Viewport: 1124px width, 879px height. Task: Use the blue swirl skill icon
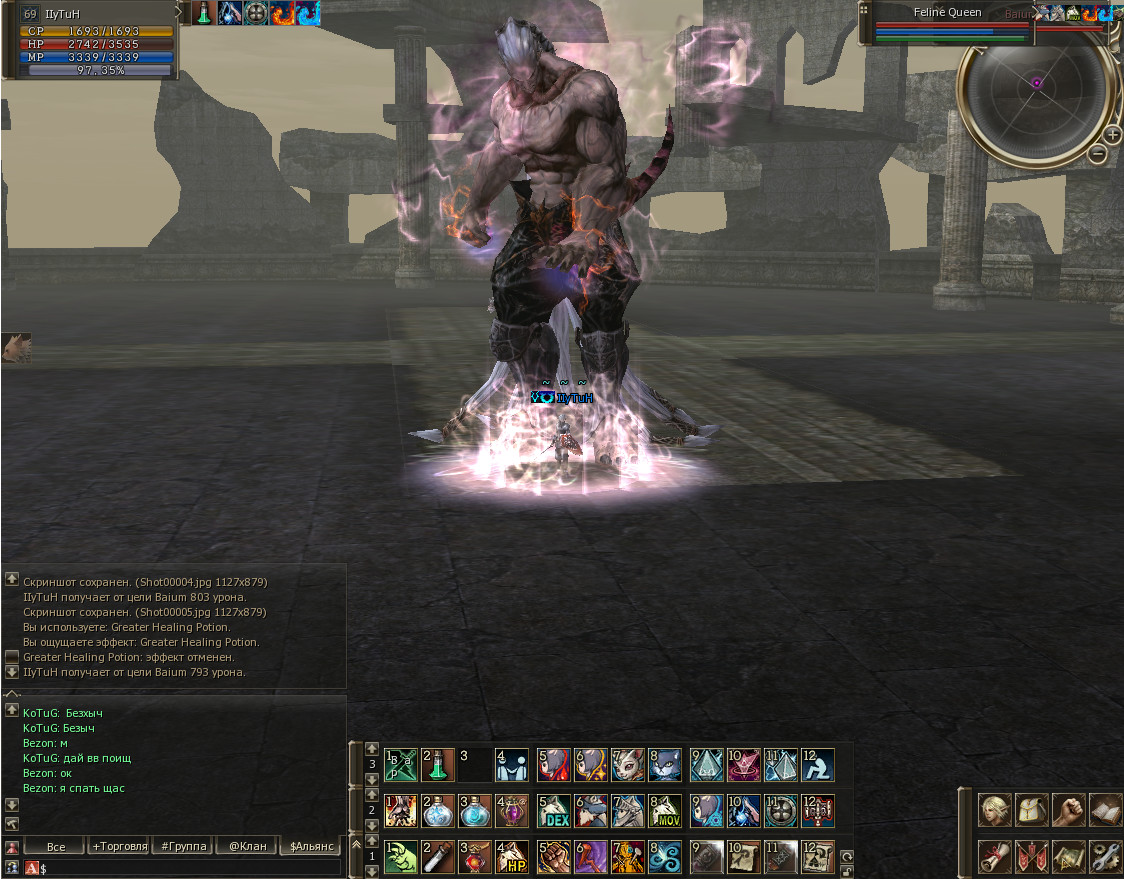[x=665, y=857]
